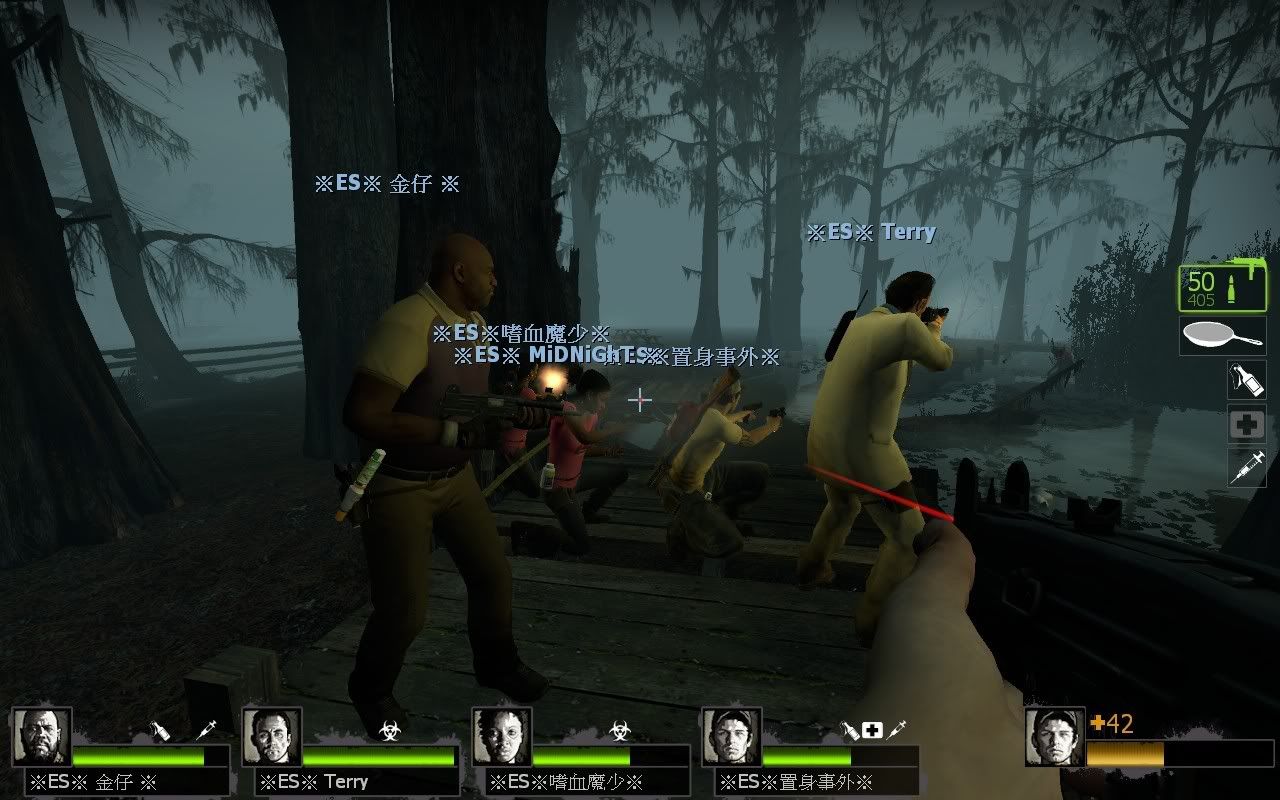This screenshot has width=1280, height=800.
Task: Click teammate 置身事外's portrait
Action: pyautogui.click(x=732, y=737)
